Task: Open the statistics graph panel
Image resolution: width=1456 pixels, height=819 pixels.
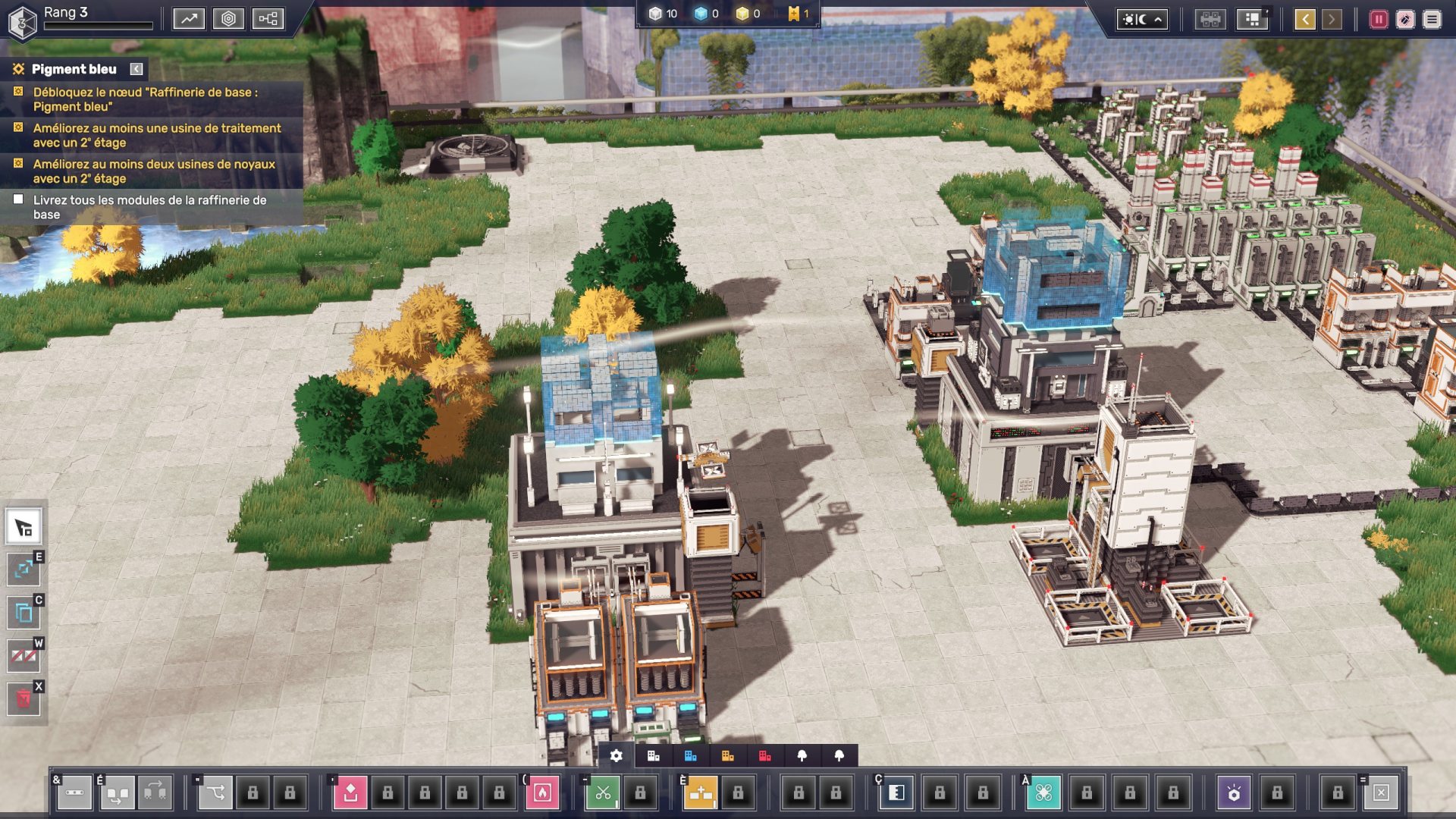Action: pos(189,18)
